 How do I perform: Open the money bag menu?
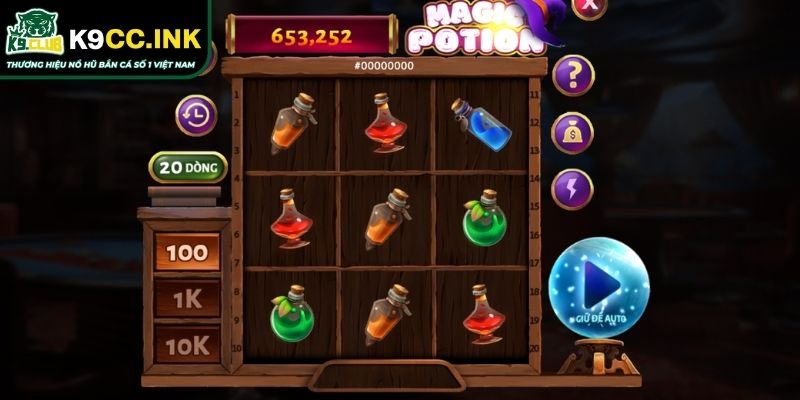click(573, 132)
